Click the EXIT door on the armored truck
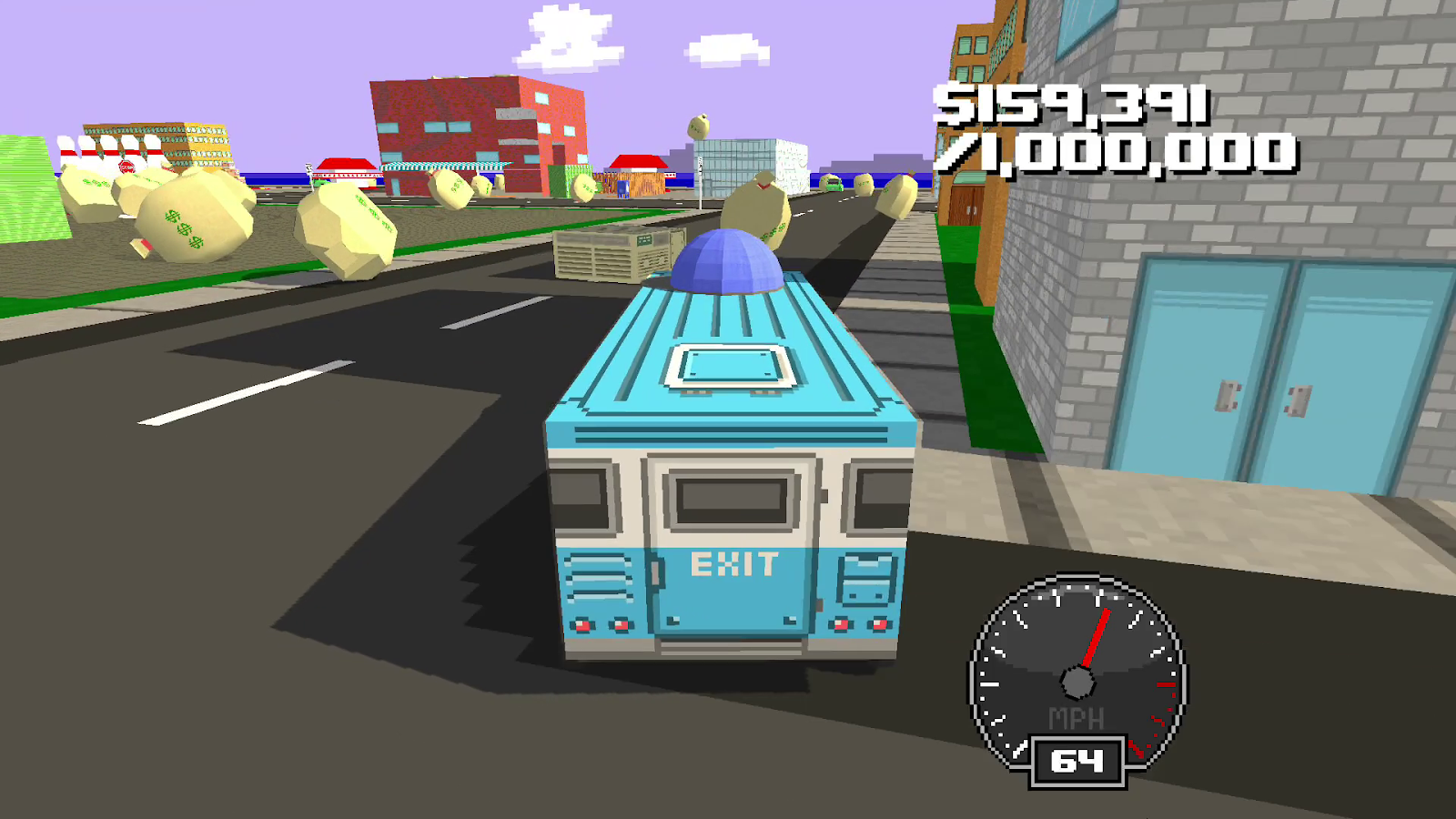Image resolution: width=1456 pixels, height=819 pixels. (735, 562)
